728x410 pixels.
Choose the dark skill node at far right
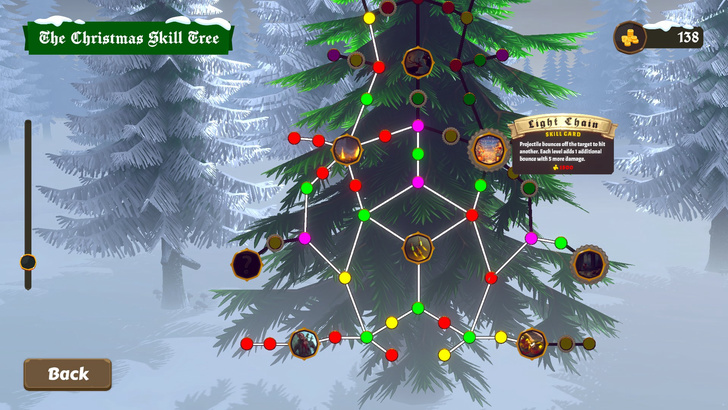click(589, 264)
